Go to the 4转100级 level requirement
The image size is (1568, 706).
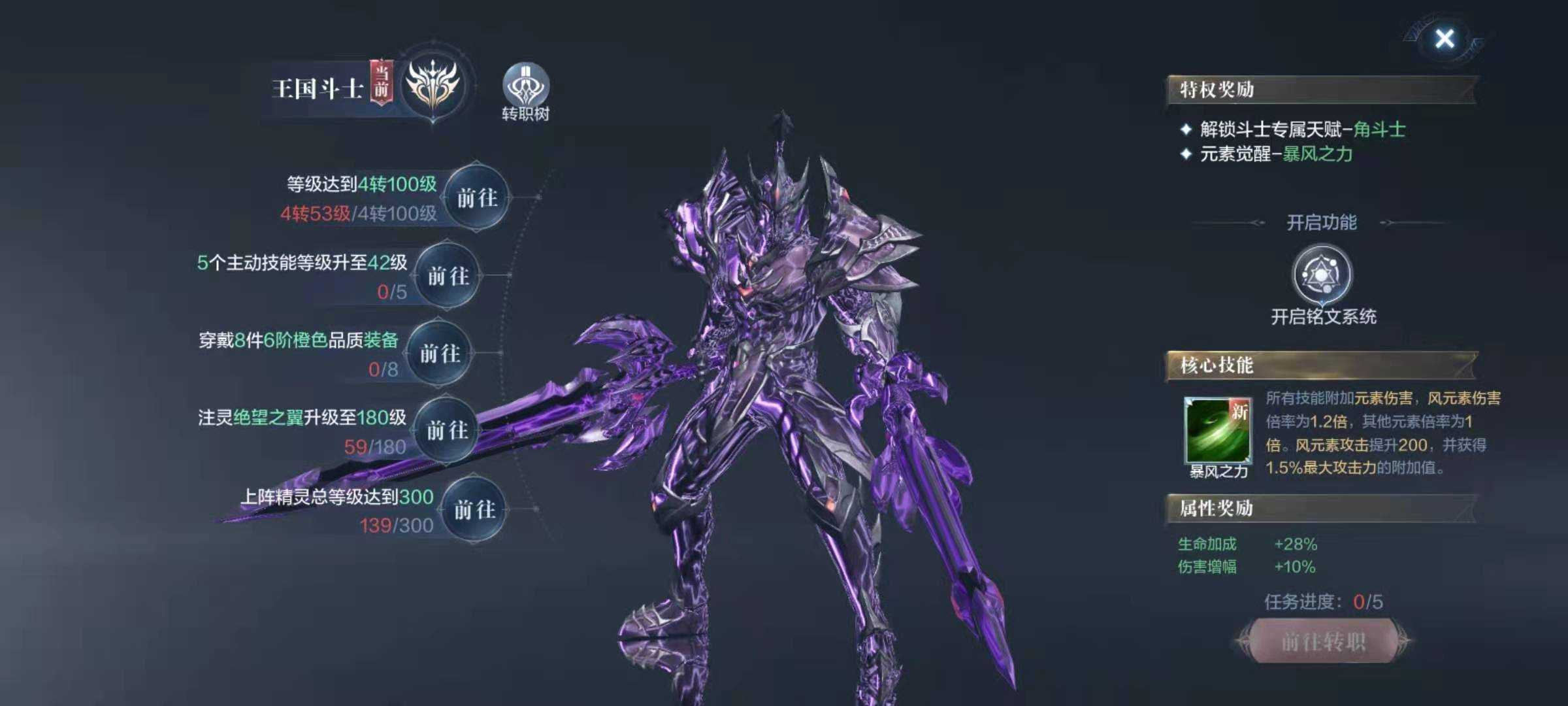pos(477,197)
